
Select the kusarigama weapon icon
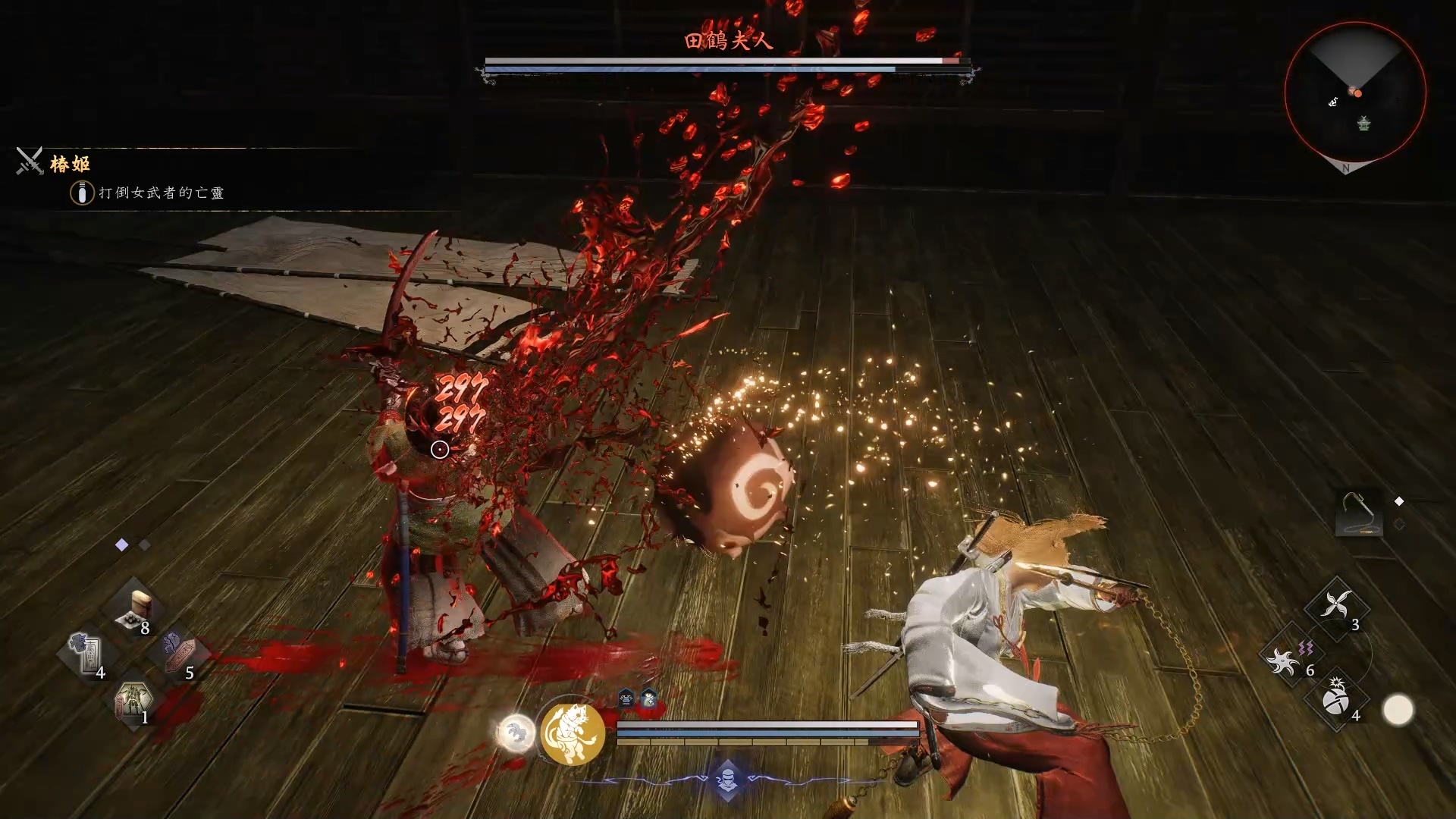coord(1358,513)
